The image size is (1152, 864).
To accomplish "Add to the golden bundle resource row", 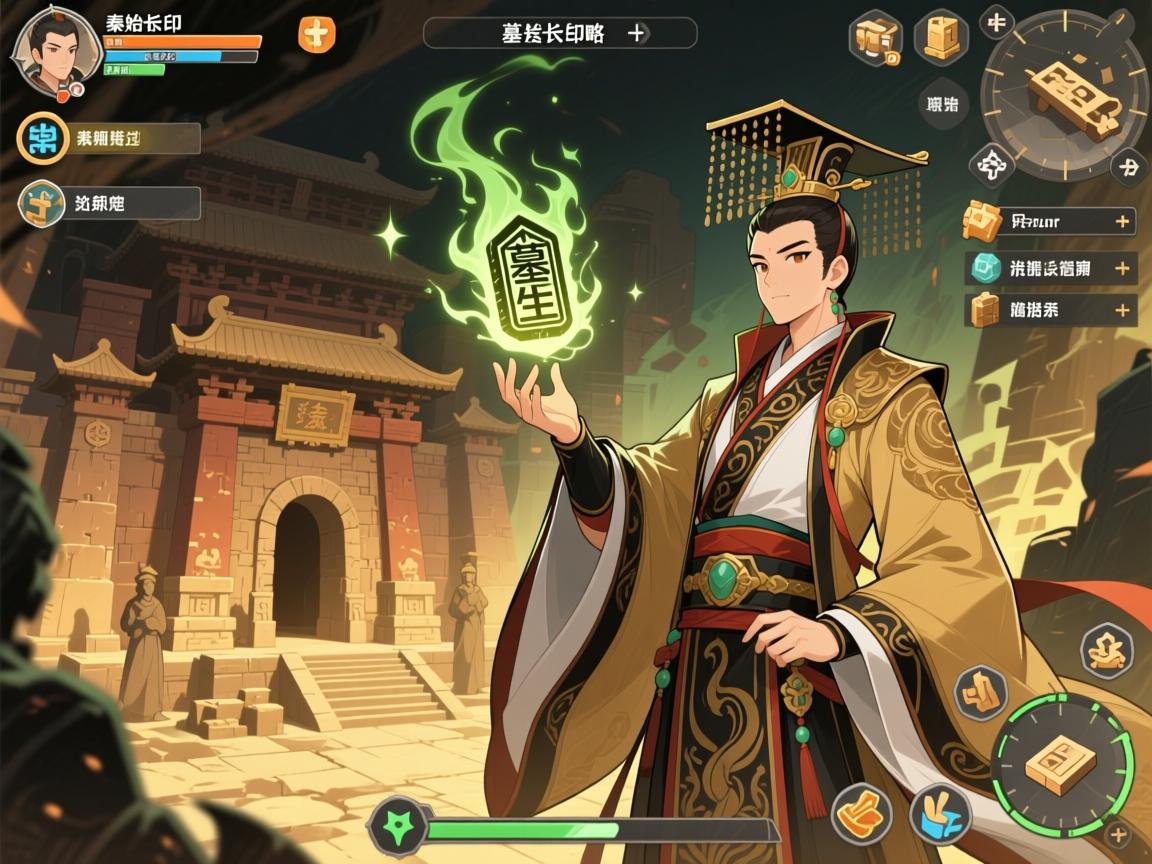I will (x=1123, y=310).
